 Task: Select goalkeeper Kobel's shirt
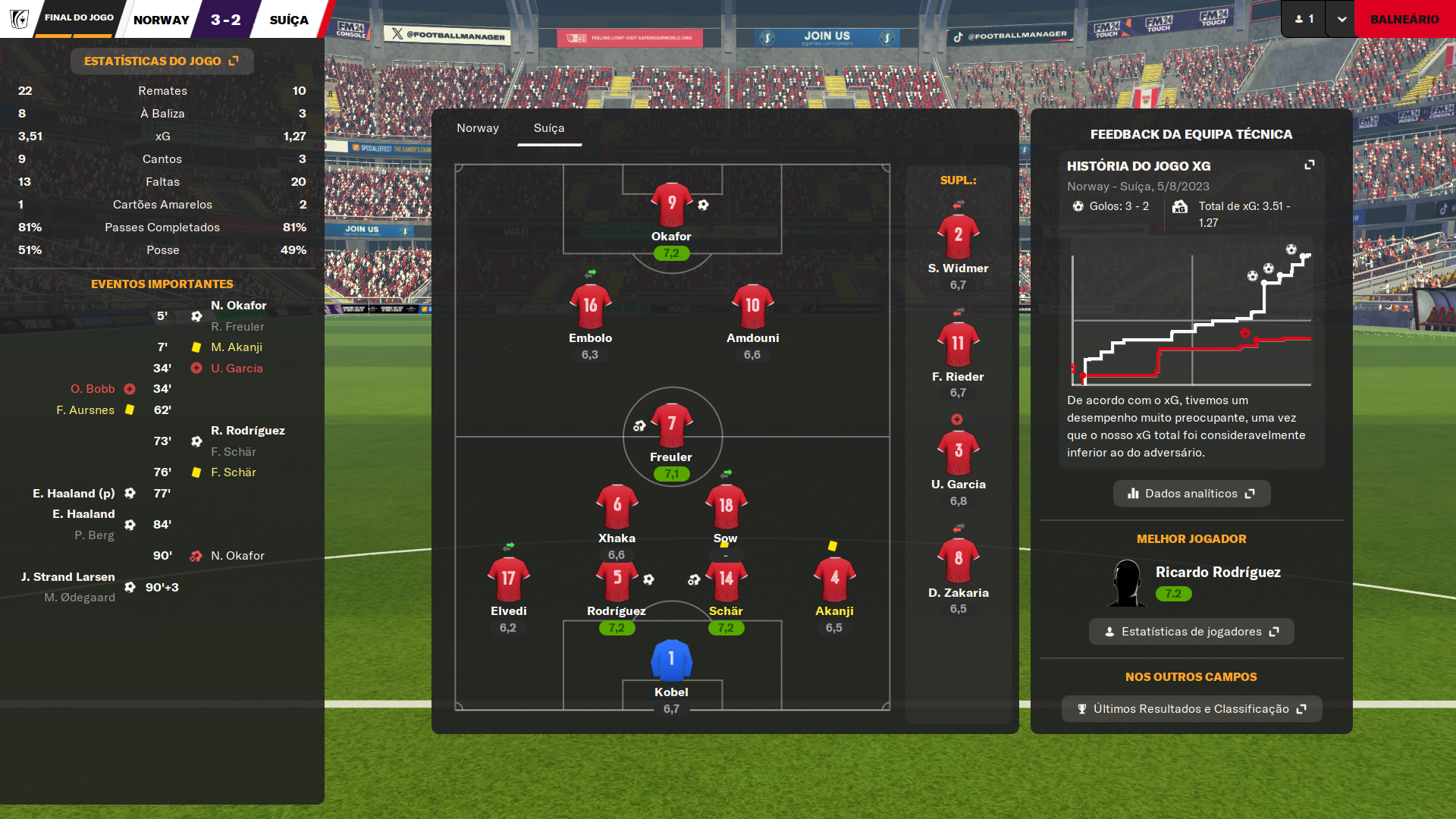671,661
